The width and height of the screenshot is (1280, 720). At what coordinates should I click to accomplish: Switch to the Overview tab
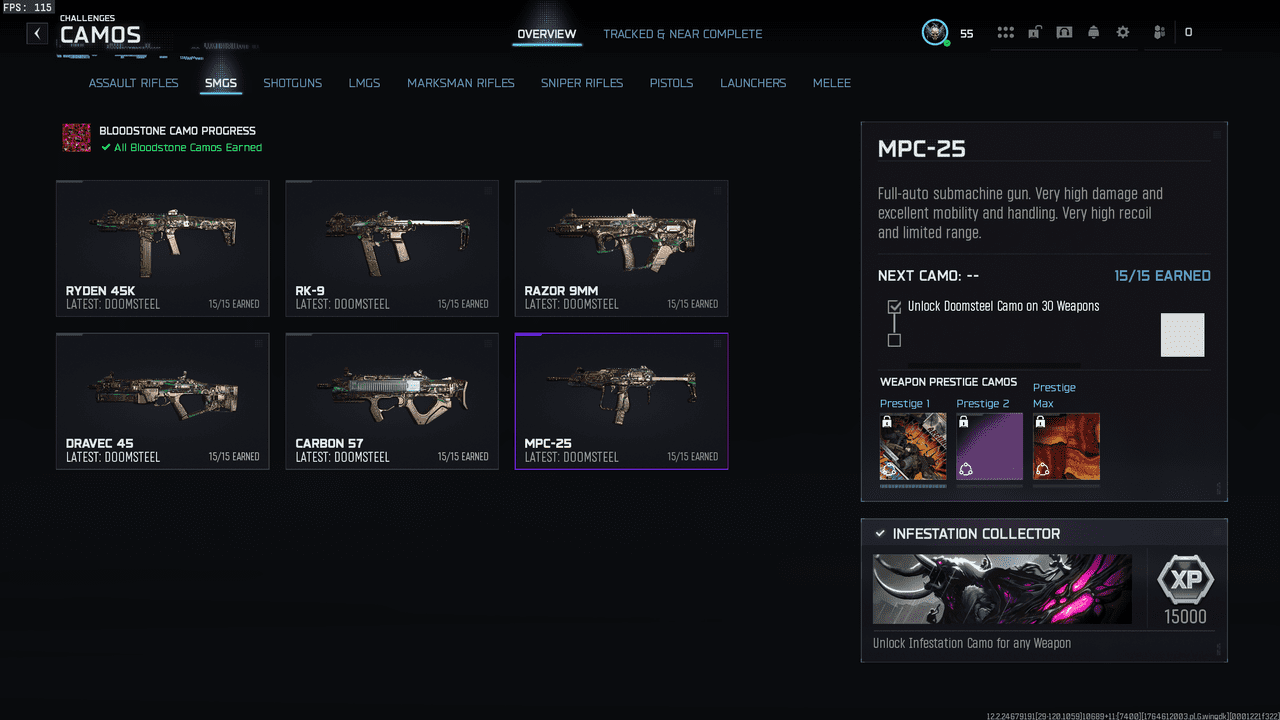pos(546,34)
